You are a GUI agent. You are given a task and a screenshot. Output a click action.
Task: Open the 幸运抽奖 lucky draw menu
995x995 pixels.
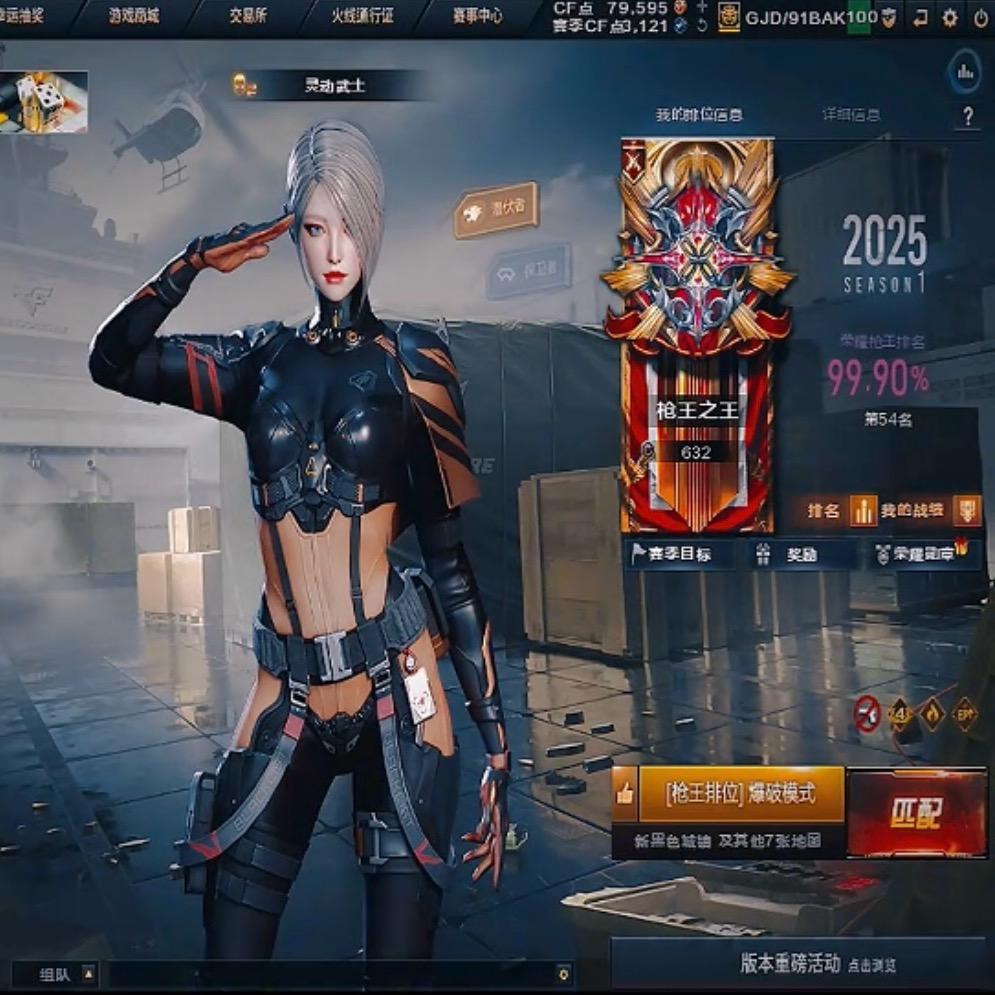30,16
